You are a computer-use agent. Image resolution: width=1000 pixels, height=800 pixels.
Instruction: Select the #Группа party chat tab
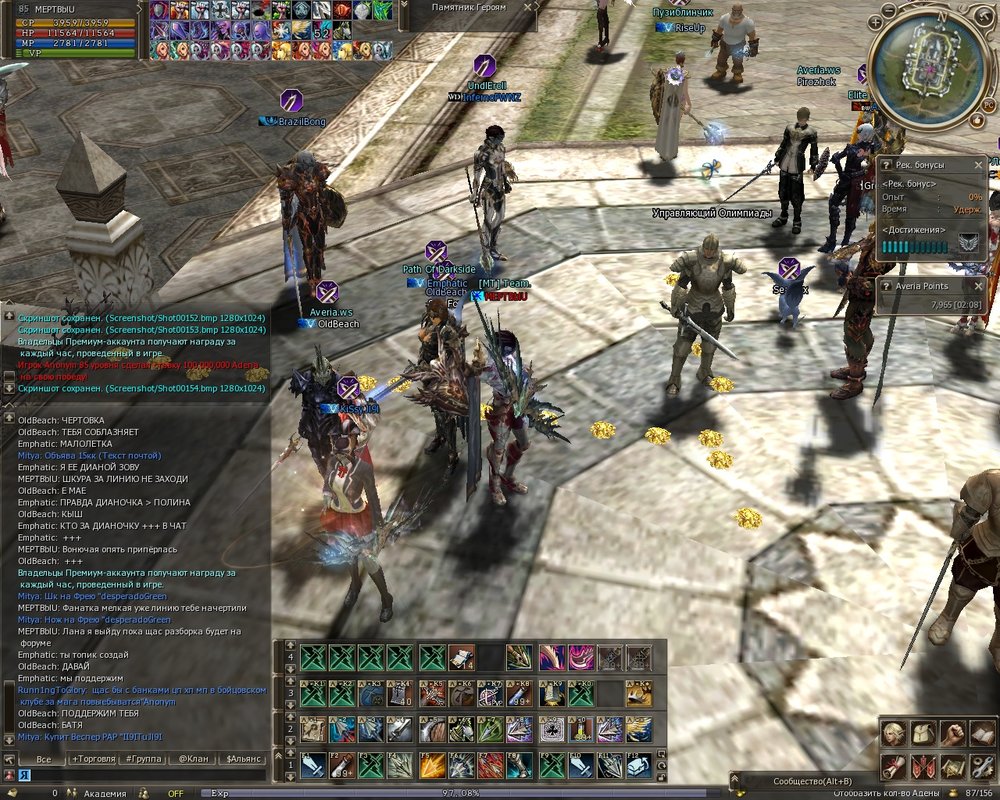click(x=146, y=759)
